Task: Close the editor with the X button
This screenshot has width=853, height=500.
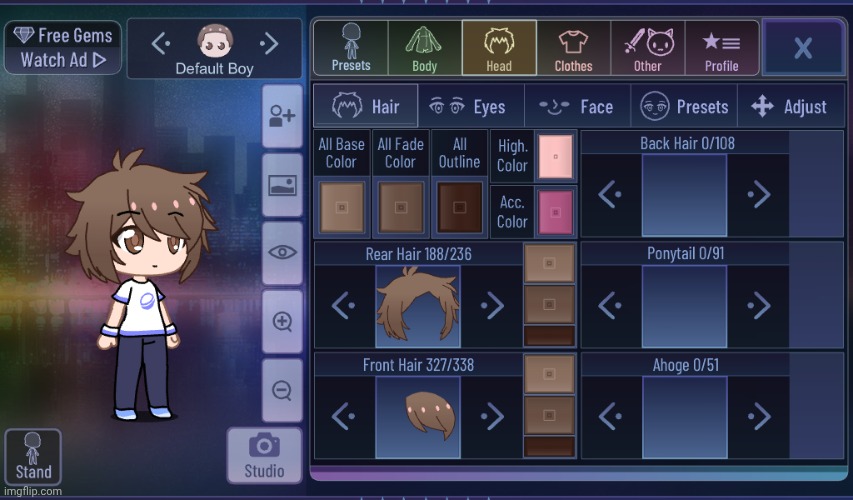Action: pos(802,47)
